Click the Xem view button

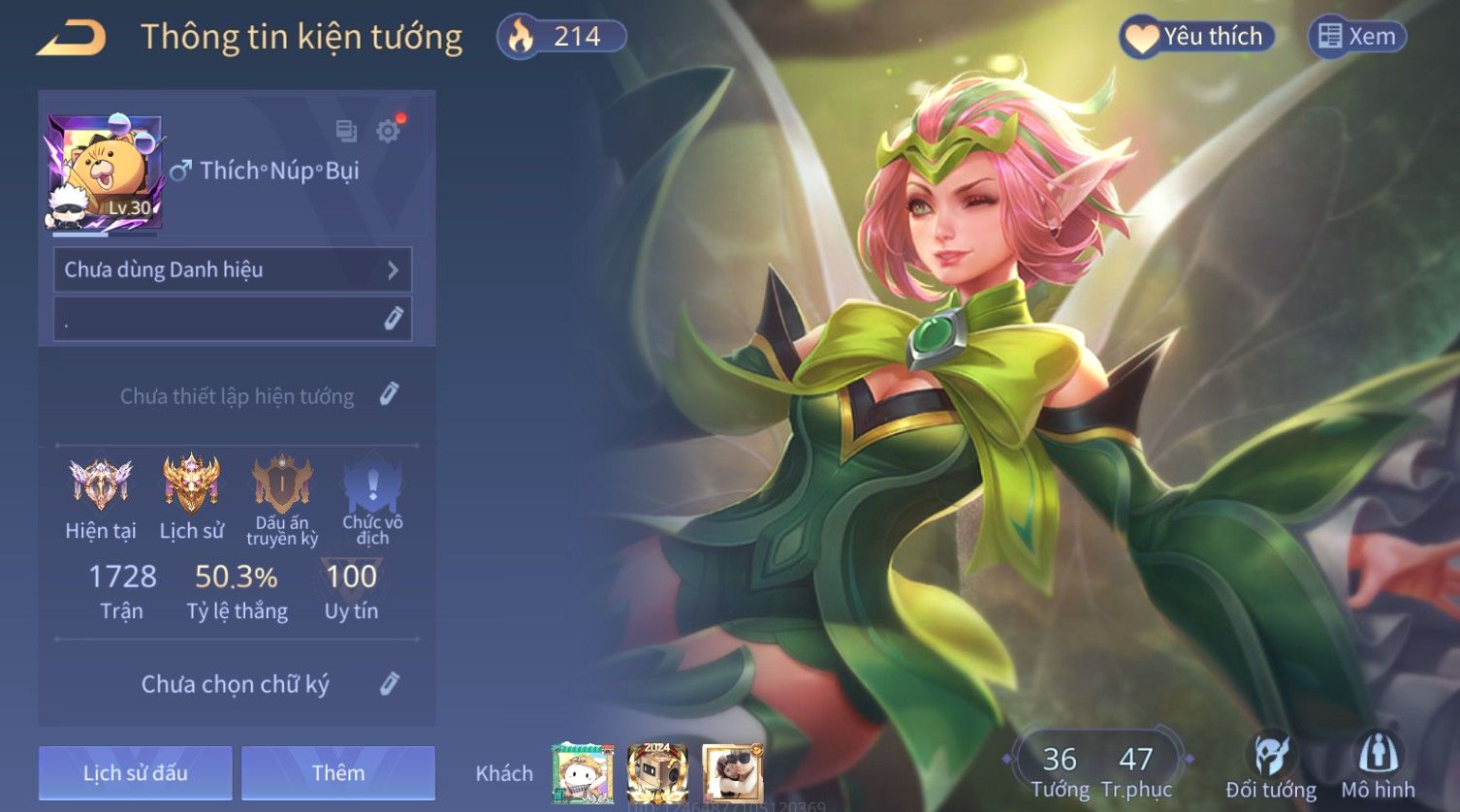tap(1357, 37)
